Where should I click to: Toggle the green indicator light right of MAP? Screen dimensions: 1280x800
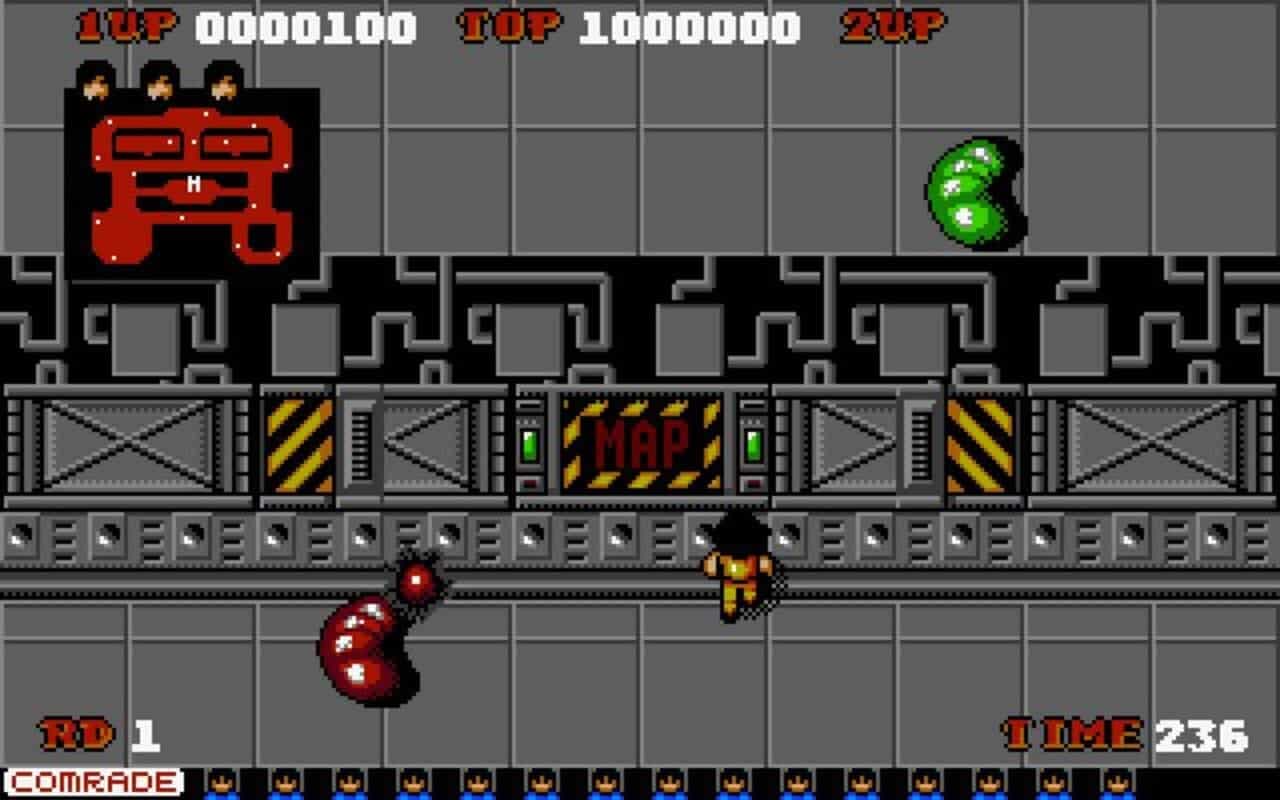[x=752, y=447]
